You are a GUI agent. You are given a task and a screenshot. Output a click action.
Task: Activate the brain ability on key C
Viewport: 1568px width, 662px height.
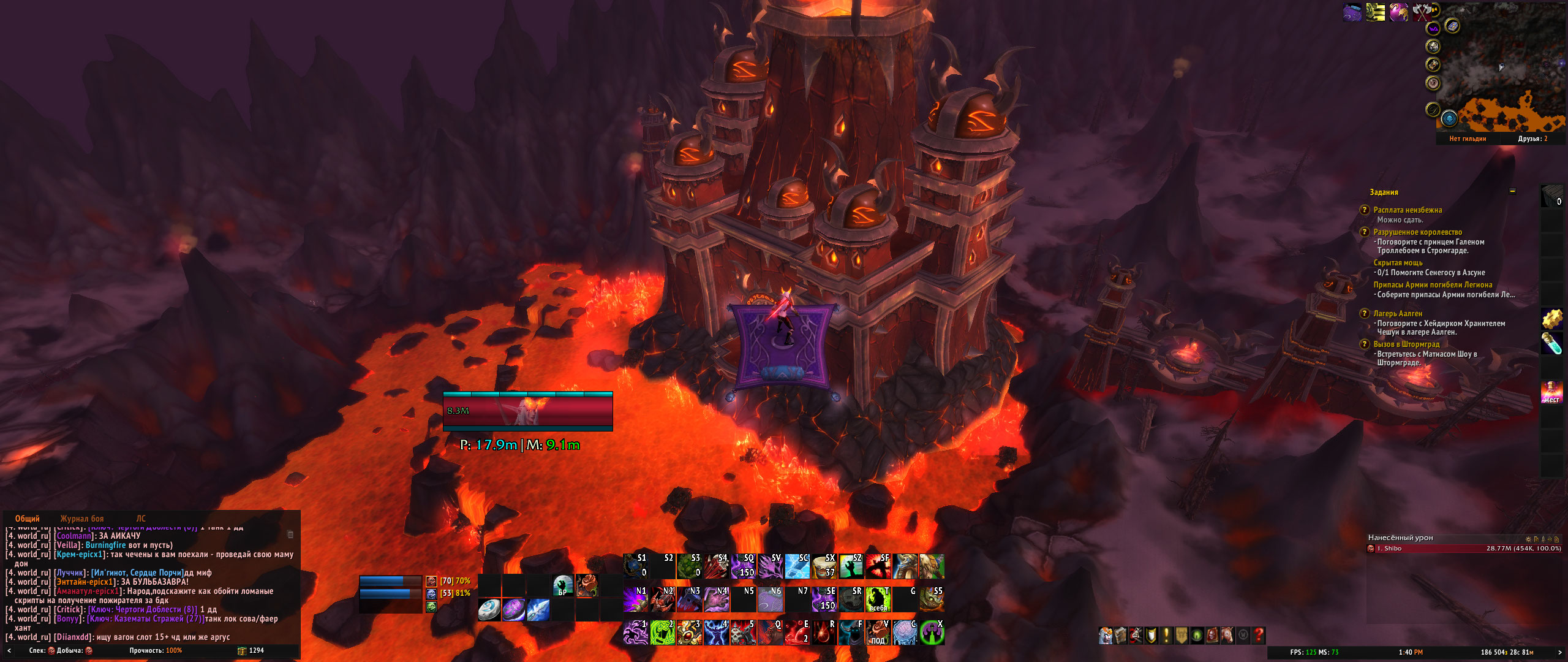pyautogui.click(x=905, y=632)
